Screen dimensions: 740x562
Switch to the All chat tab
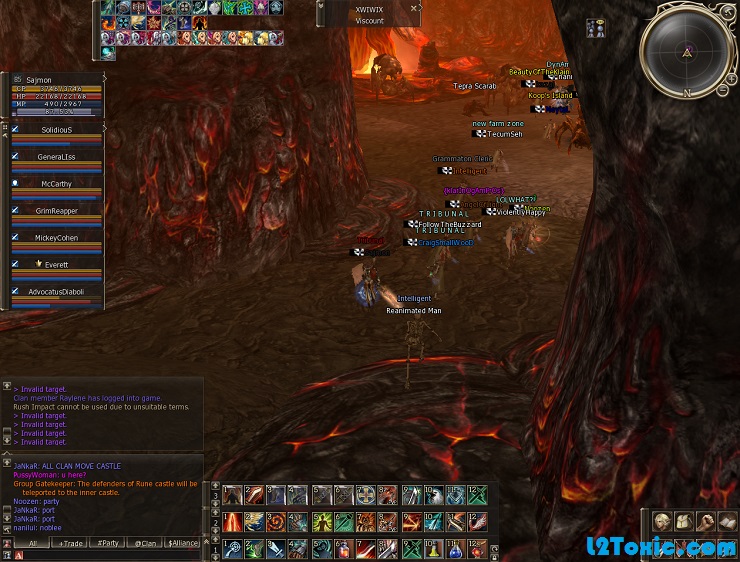(32, 543)
